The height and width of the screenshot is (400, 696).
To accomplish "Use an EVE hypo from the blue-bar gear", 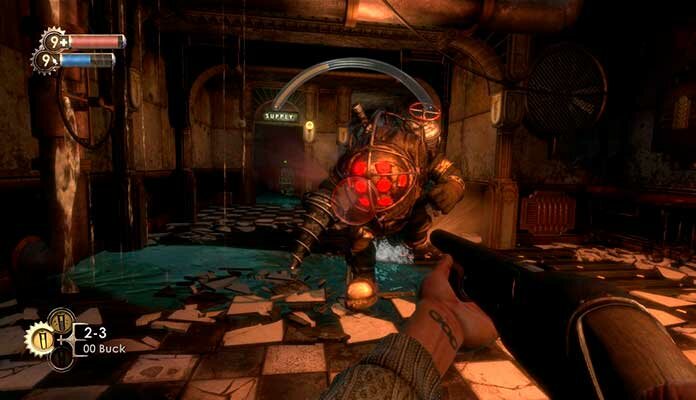I will (x=46, y=61).
